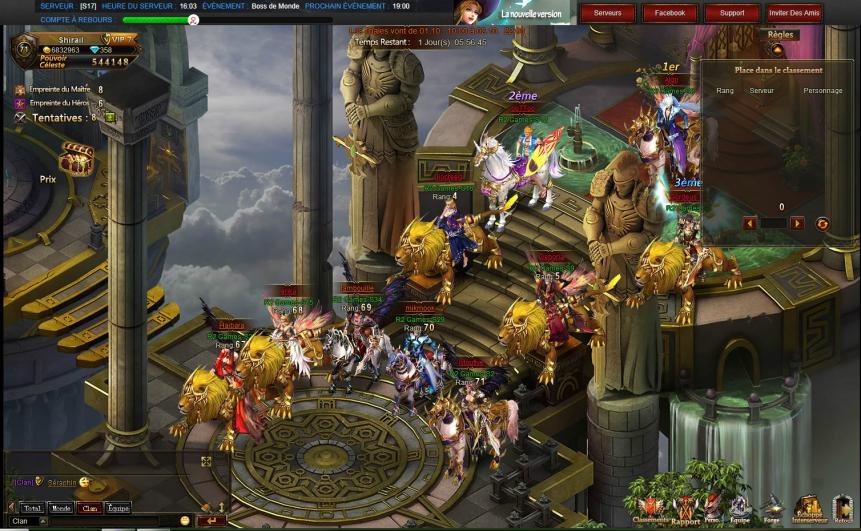Switch chat to the Monde tab
Screen dimensions: 861x531
pos(61,508)
